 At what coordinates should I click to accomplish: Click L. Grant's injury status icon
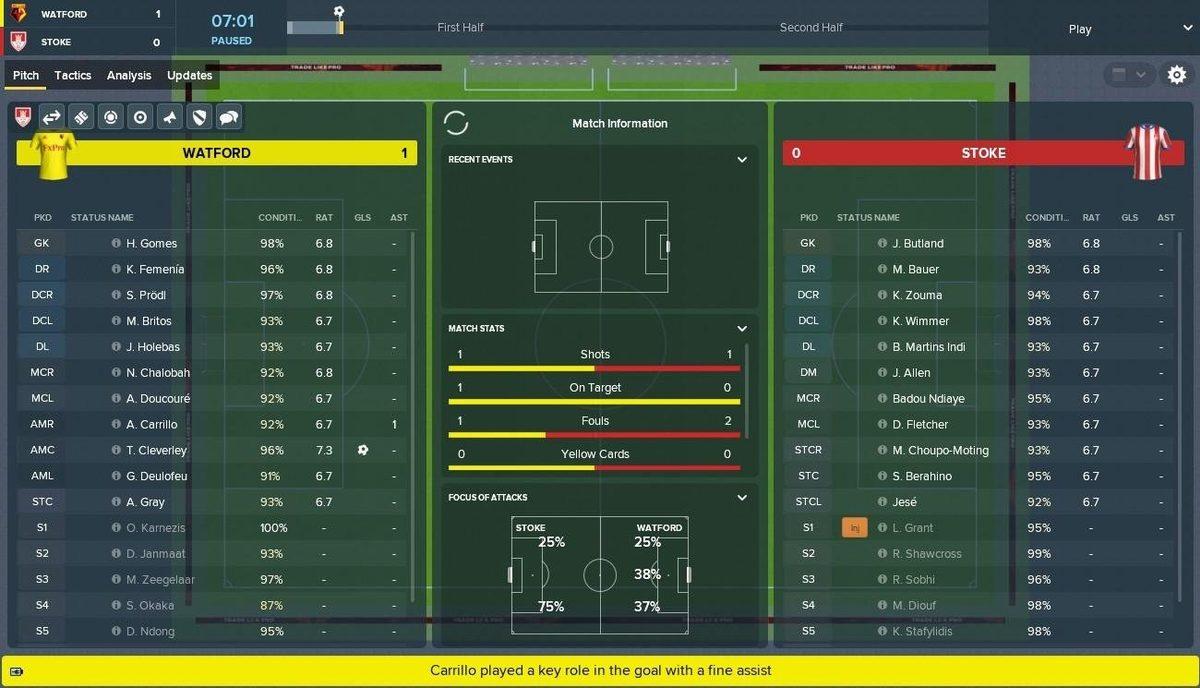point(855,528)
